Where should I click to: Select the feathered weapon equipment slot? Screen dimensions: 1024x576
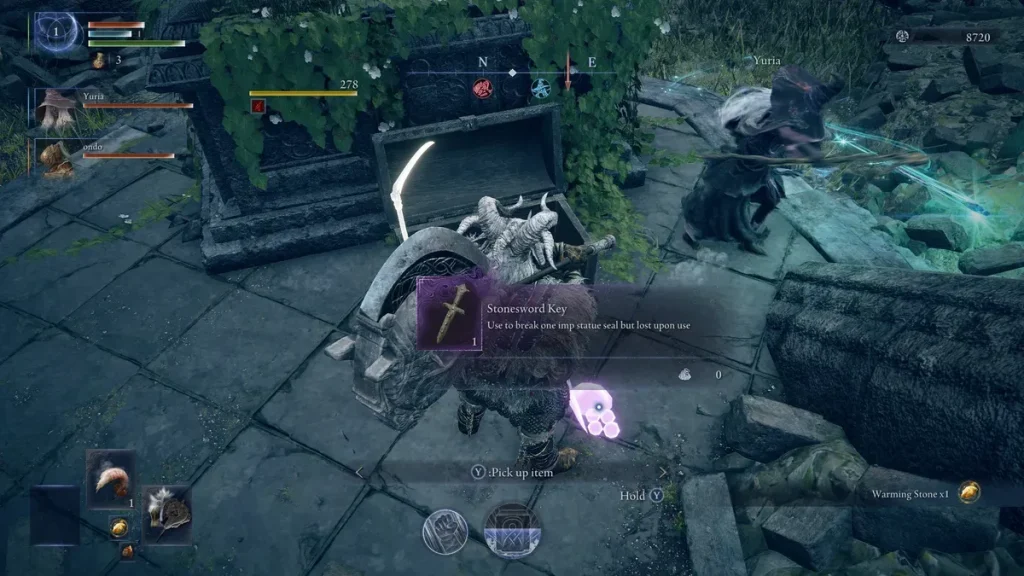(166, 513)
